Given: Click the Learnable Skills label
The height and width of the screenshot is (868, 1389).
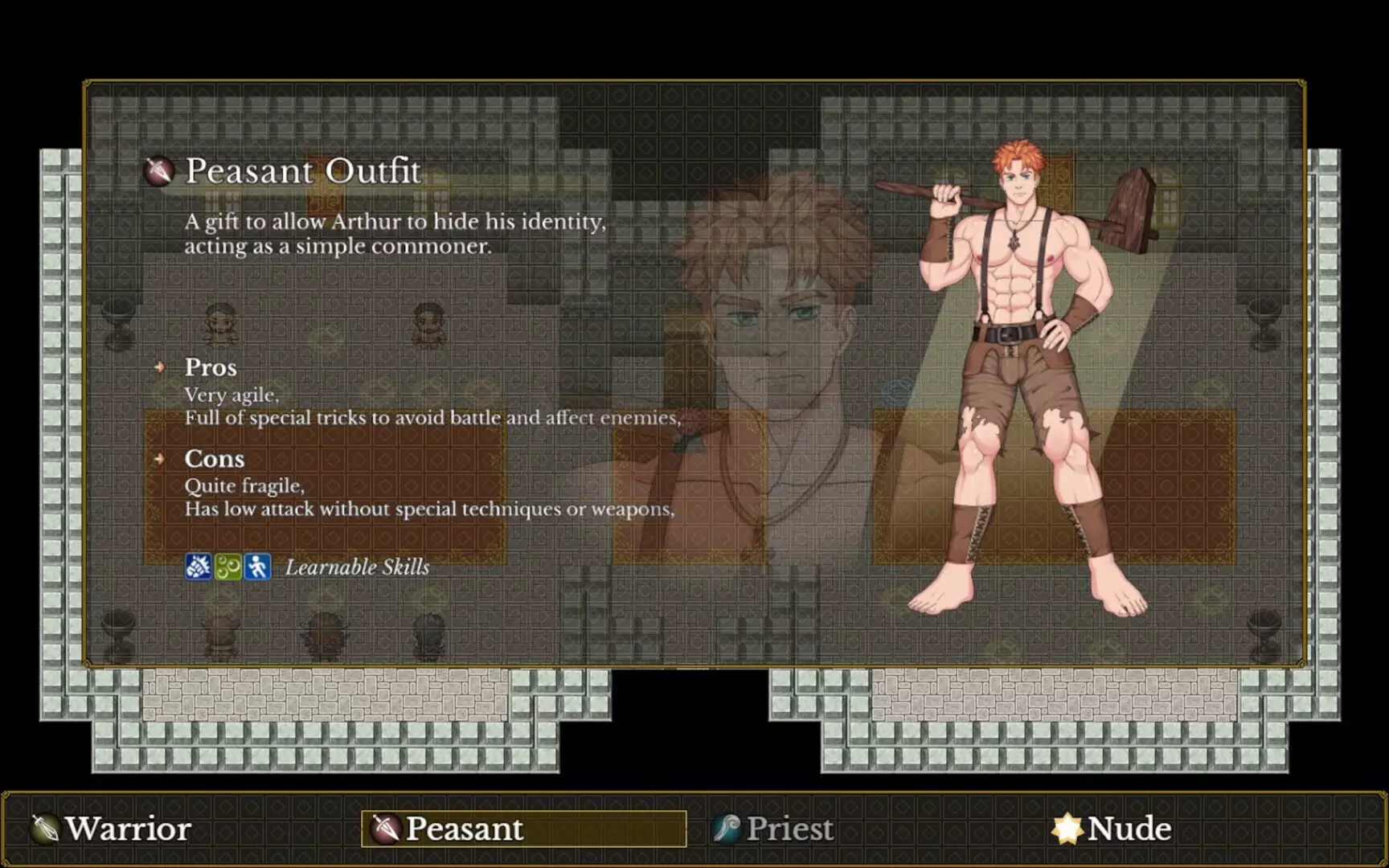Looking at the screenshot, I should [x=357, y=567].
